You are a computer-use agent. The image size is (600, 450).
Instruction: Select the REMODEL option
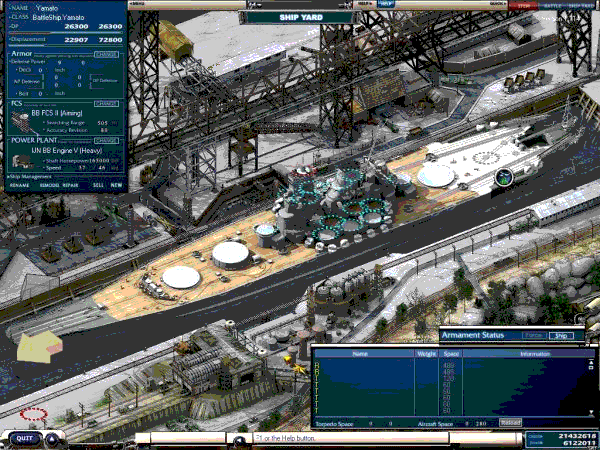[48, 185]
